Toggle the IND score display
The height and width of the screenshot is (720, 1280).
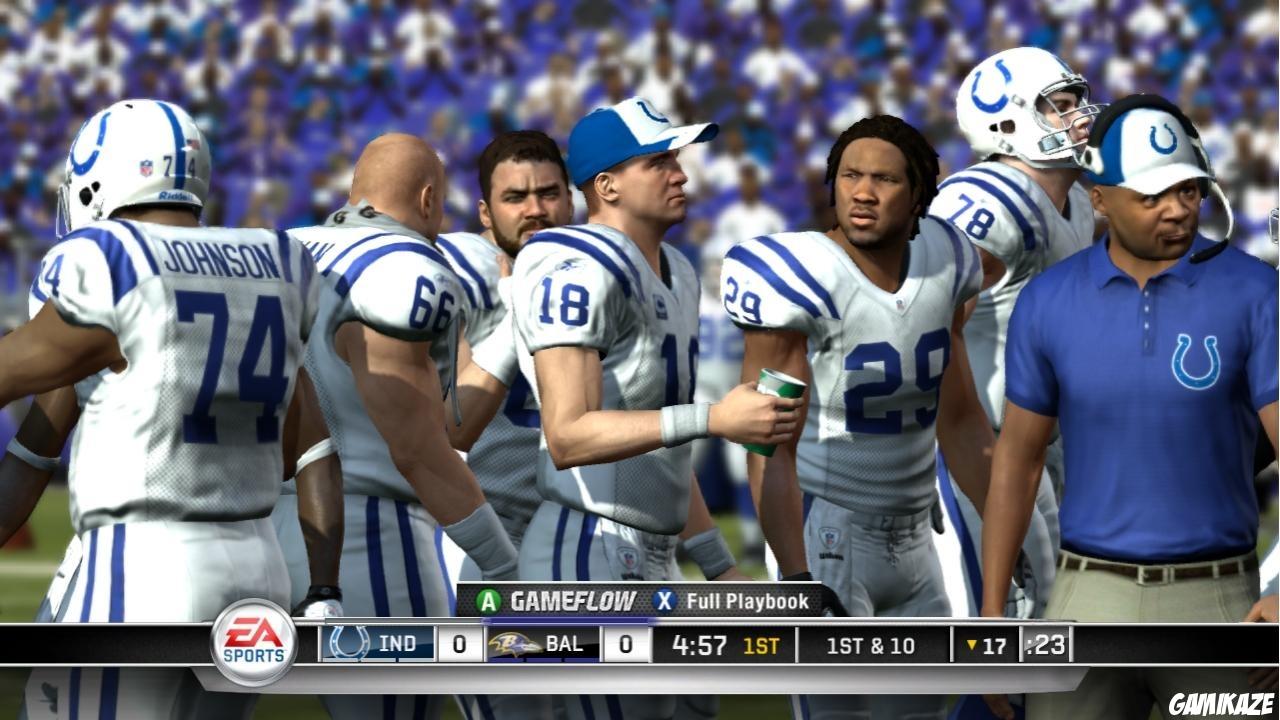tap(459, 644)
